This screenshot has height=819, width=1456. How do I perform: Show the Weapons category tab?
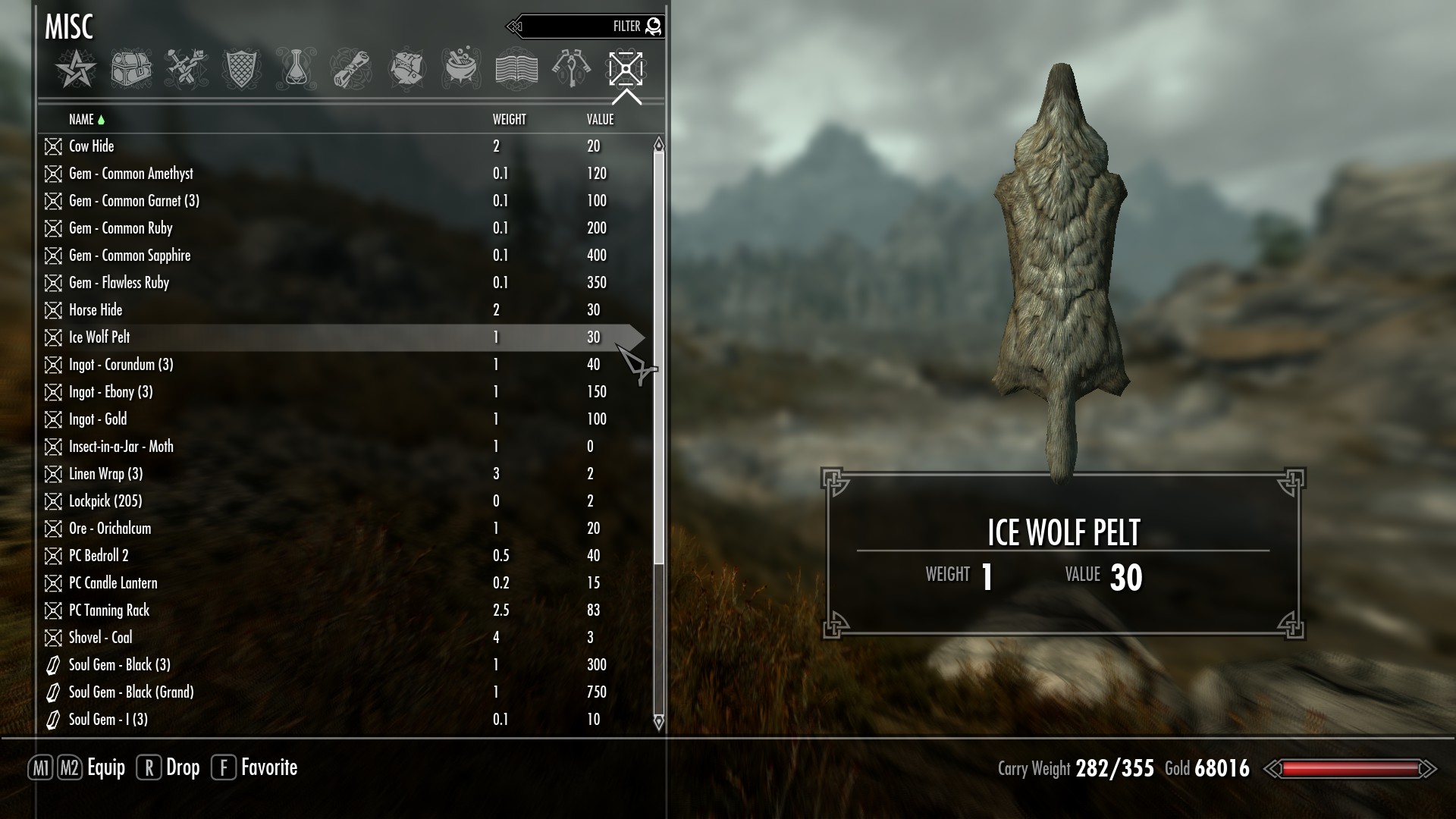click(x=187, y=70)
